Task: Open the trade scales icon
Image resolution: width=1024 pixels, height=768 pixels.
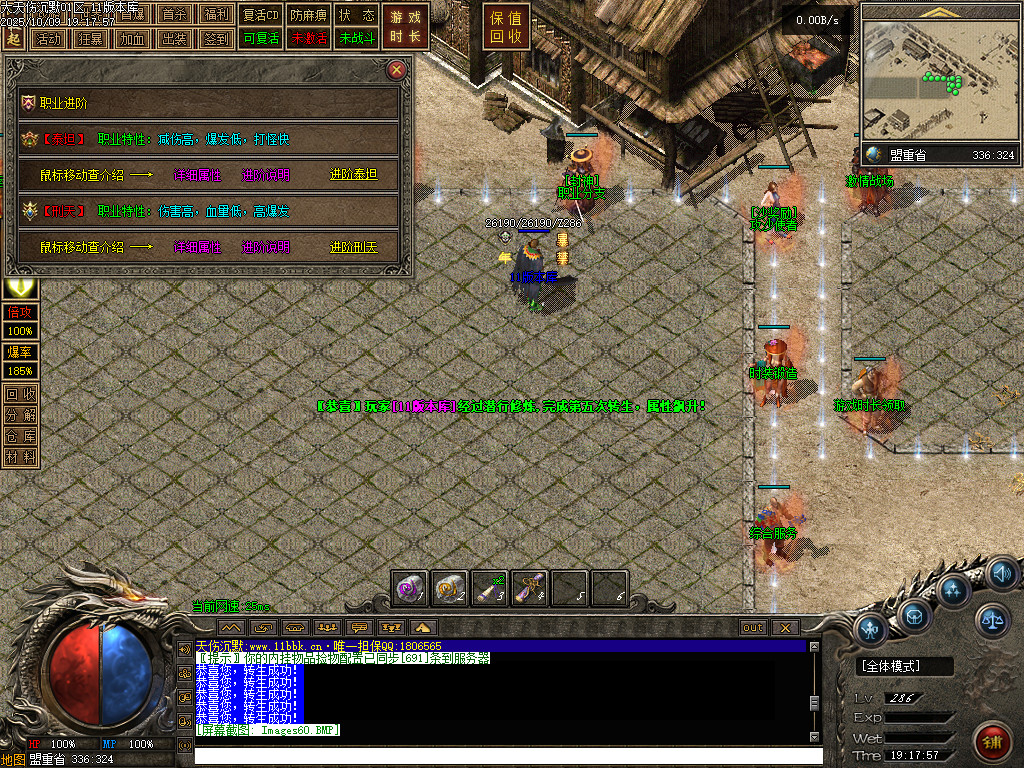Action: 993,620
